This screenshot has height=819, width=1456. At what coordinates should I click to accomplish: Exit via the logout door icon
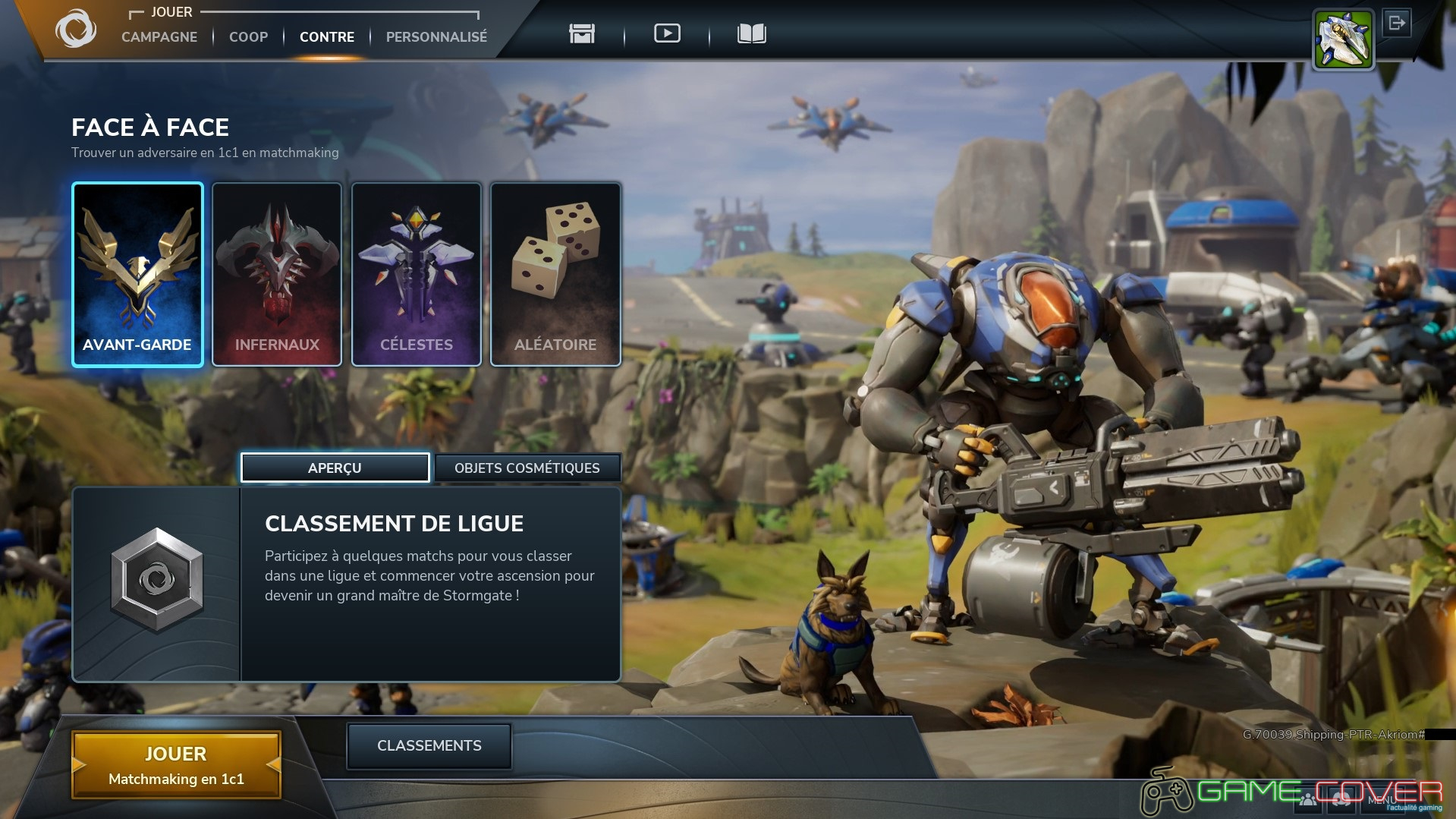1397,24
